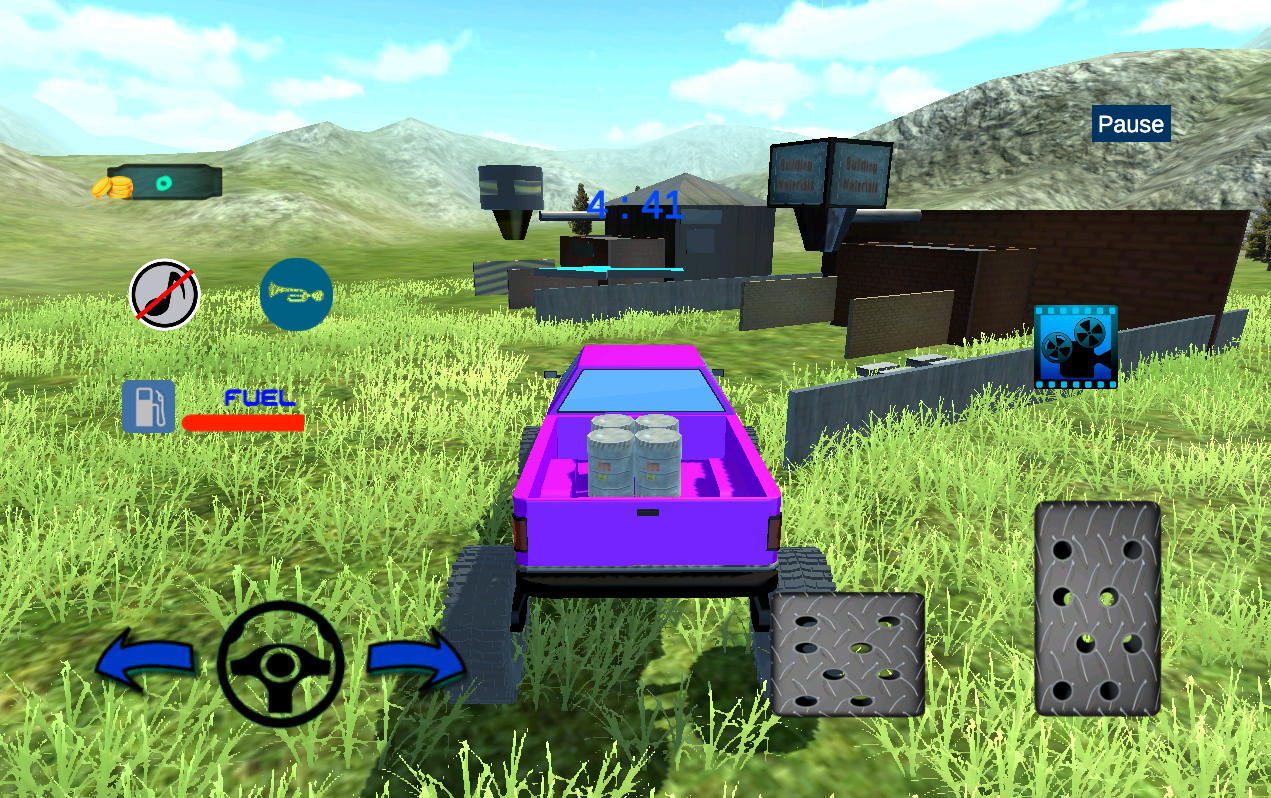The width and height of the screenshot is (1271, 798).
Task: Toggle the music mute icon
Action: coord(165,295)
